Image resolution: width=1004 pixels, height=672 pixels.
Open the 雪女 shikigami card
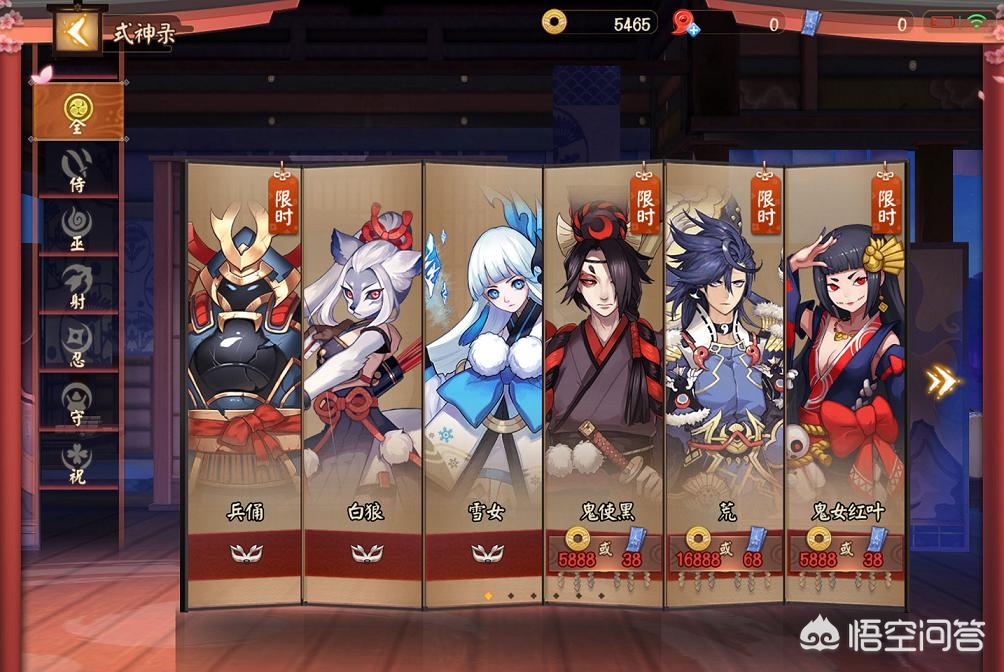[x=484, y=380]
